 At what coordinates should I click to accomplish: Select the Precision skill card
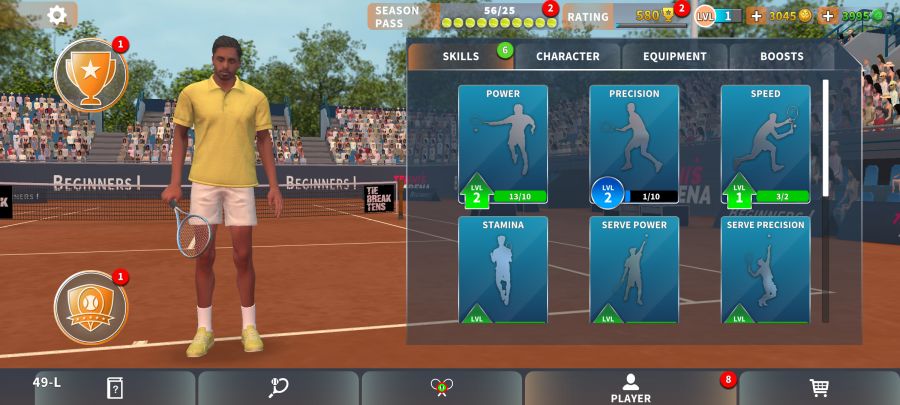[634, 145]
